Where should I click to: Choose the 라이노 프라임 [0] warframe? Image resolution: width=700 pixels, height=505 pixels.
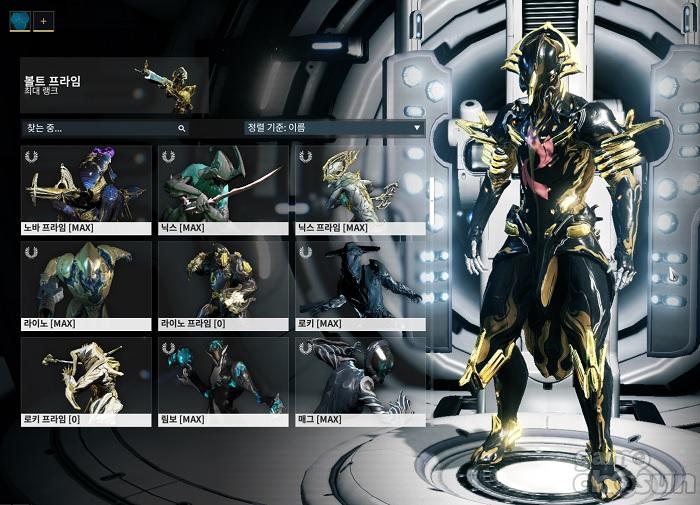[223, 285]
